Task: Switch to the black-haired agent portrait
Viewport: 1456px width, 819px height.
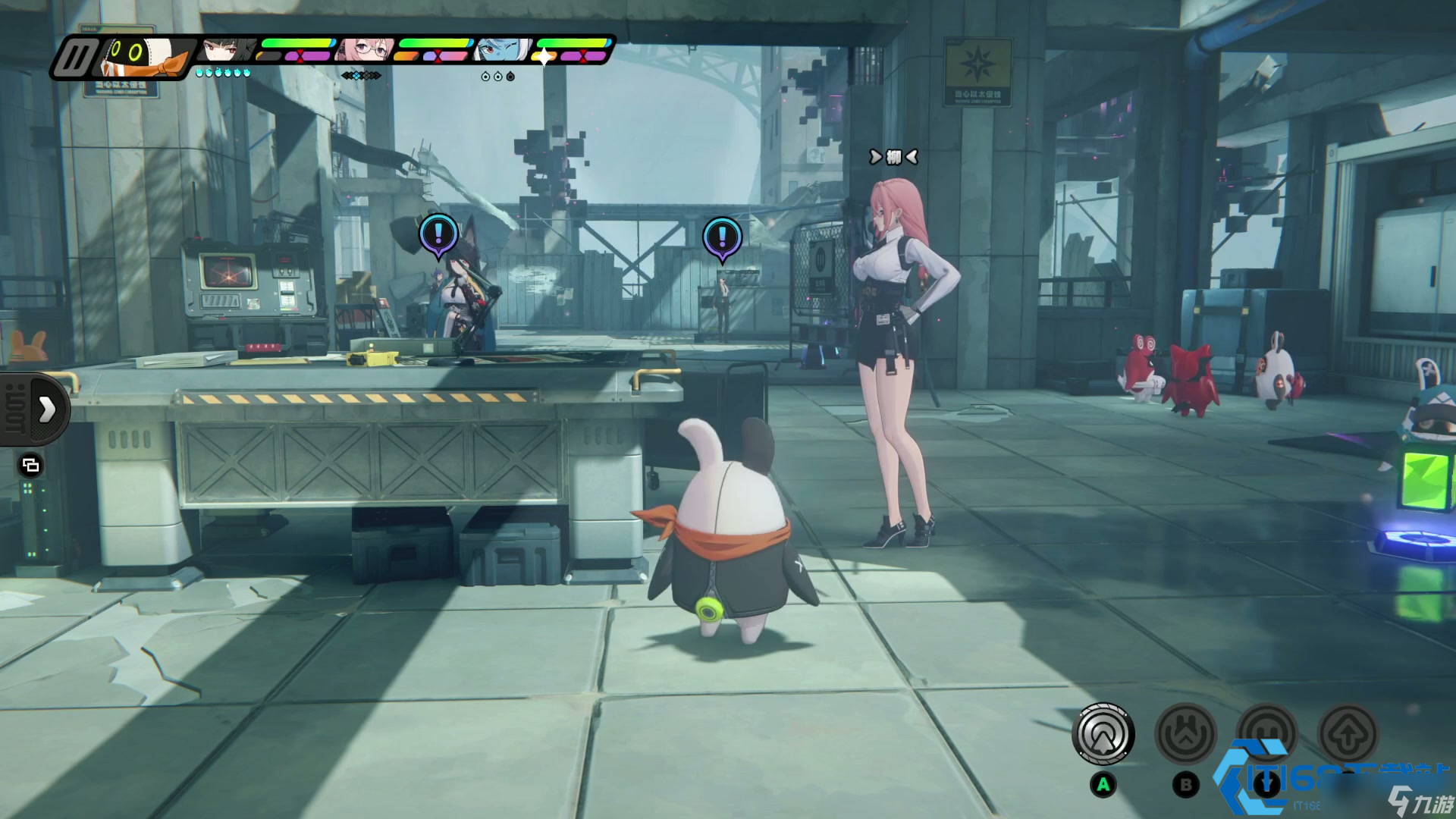Action: [x=227, y=50]
